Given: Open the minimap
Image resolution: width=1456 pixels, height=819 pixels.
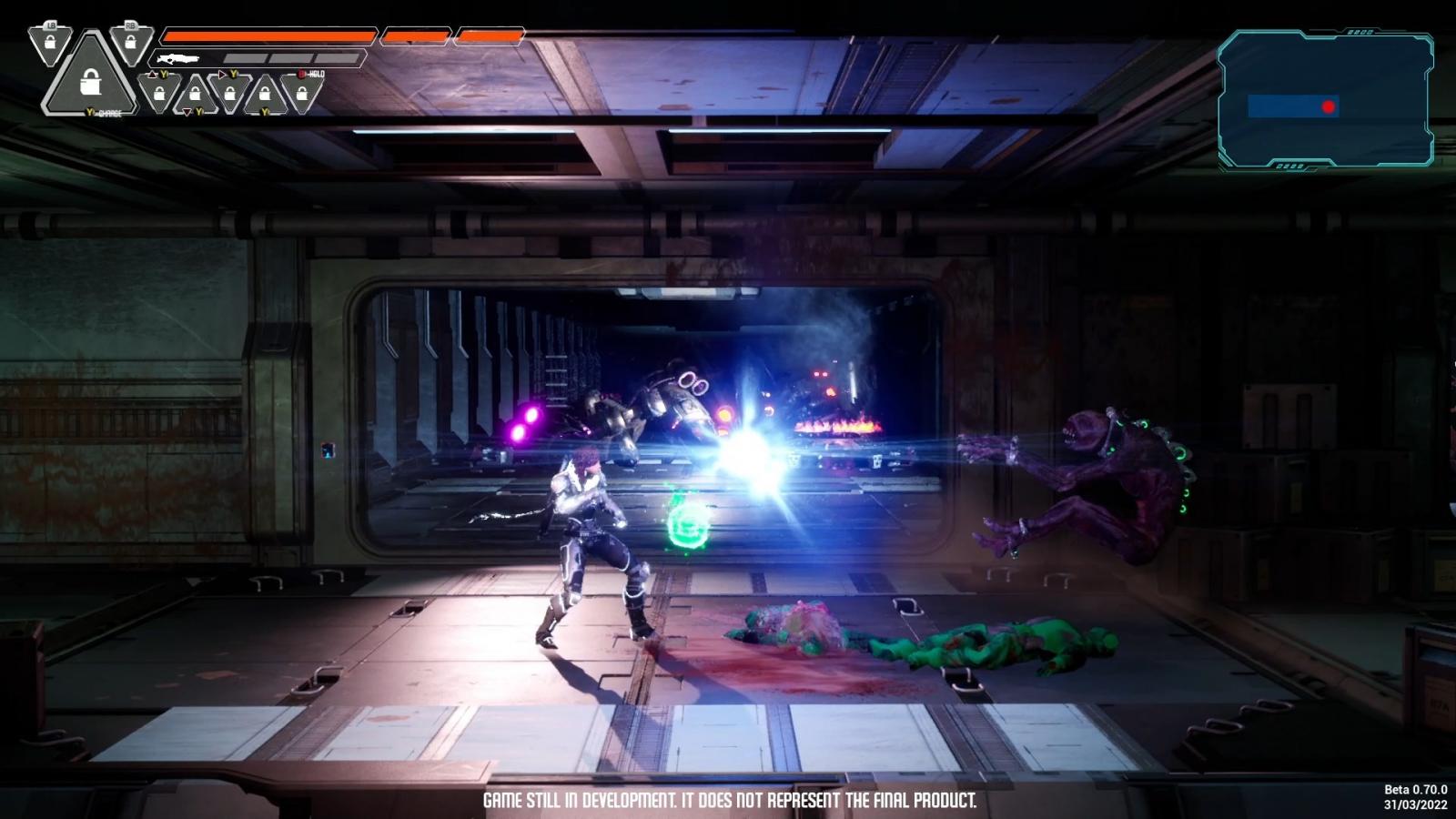Looking at the screenshot, I should 1326,99.
